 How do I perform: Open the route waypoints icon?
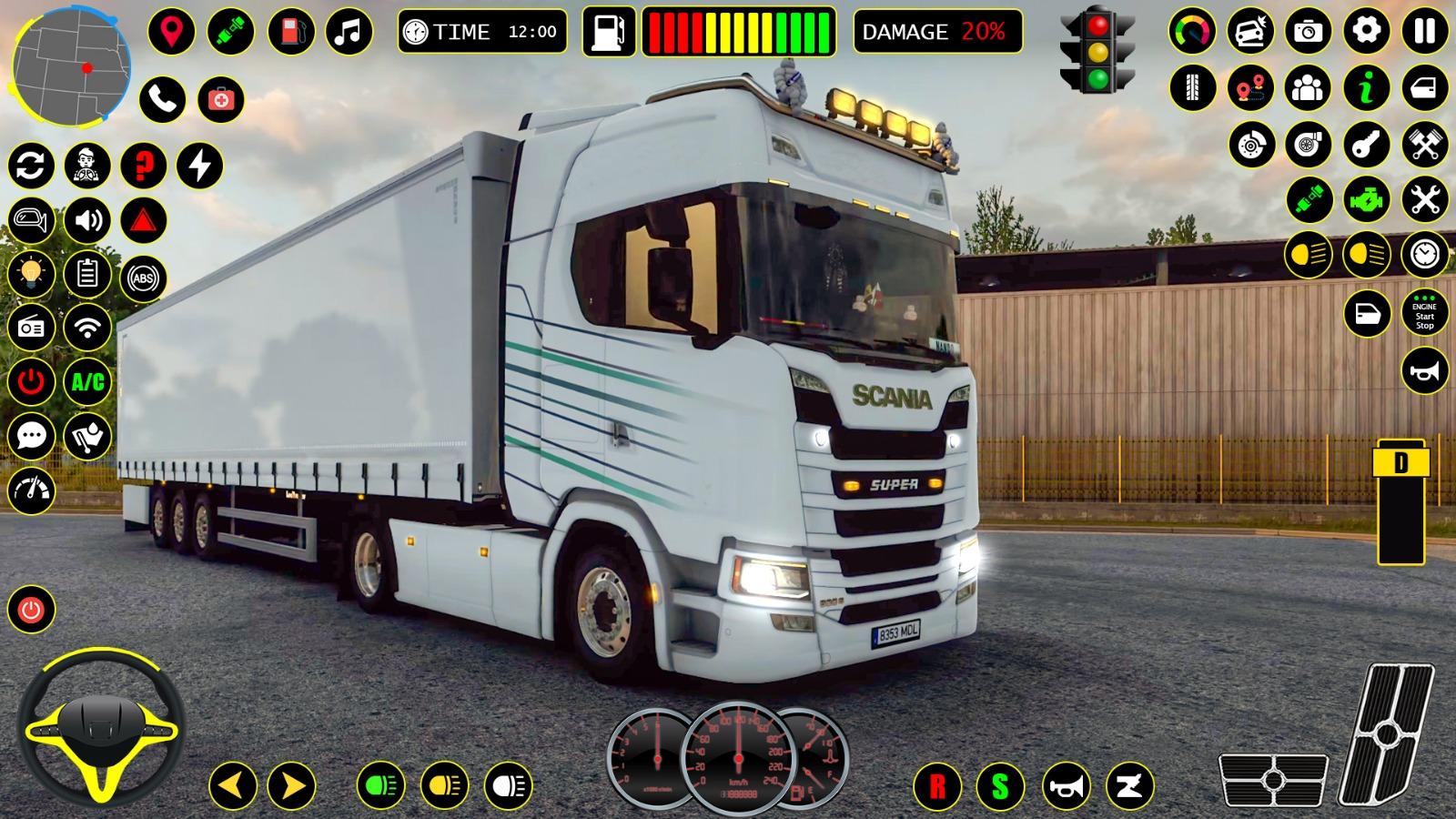click(x=1249, y=88)
